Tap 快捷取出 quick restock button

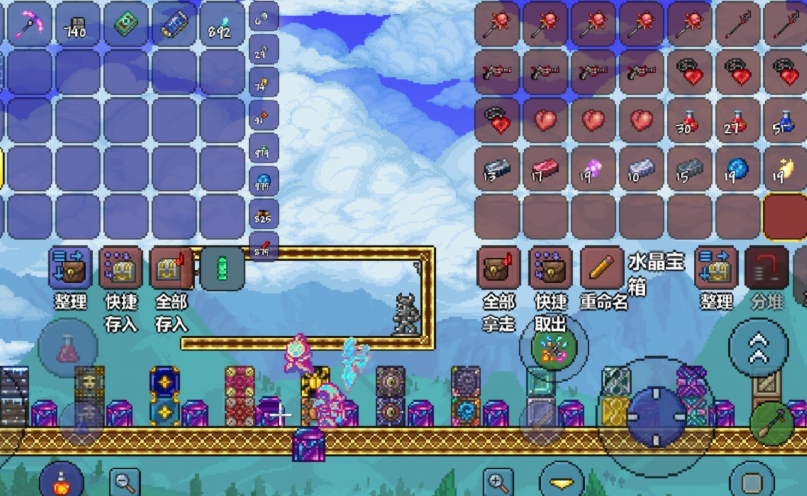pyautogui.click(x=549, y=269)
